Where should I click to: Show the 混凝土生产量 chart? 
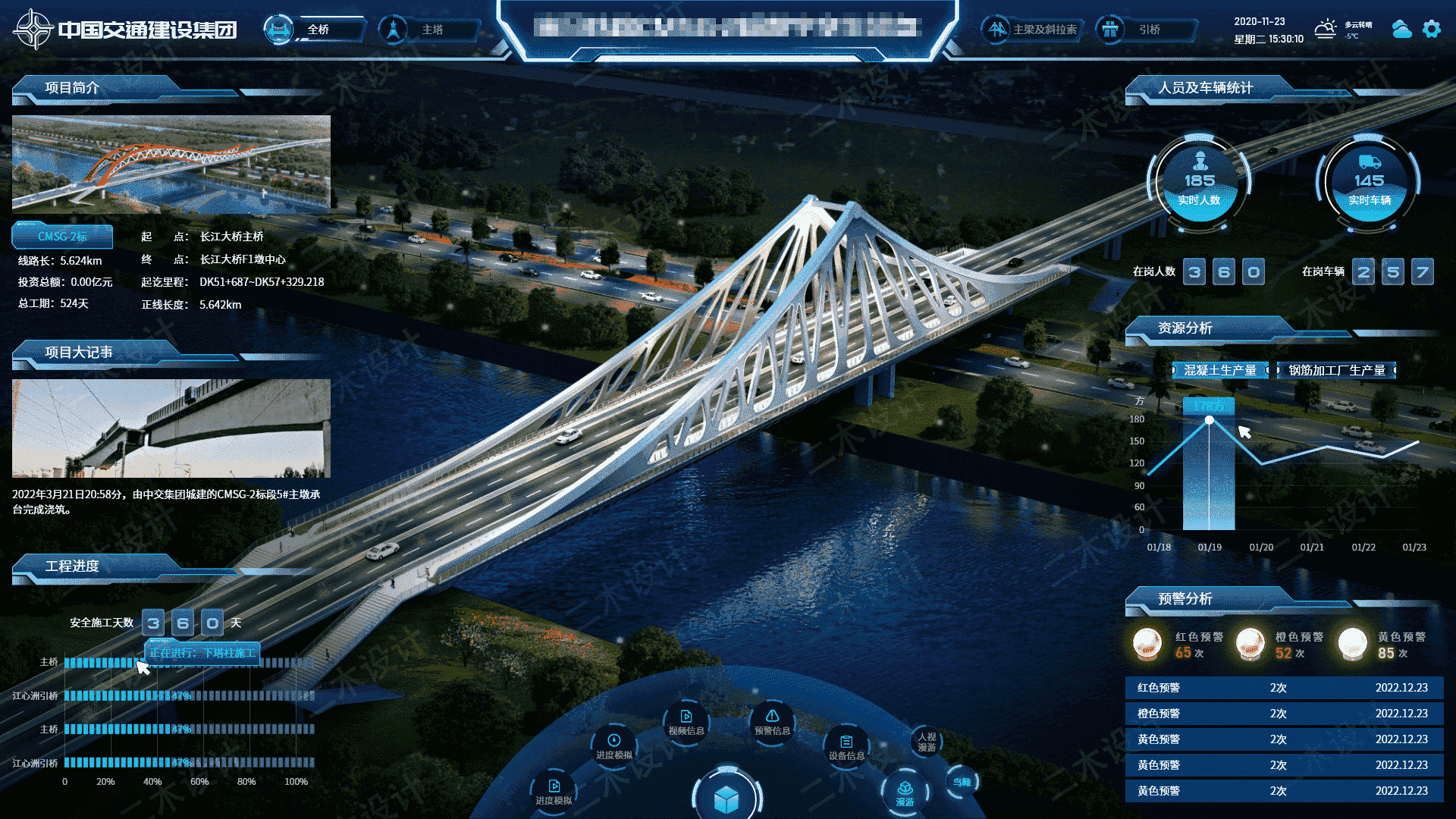(x=1219, y=370)
